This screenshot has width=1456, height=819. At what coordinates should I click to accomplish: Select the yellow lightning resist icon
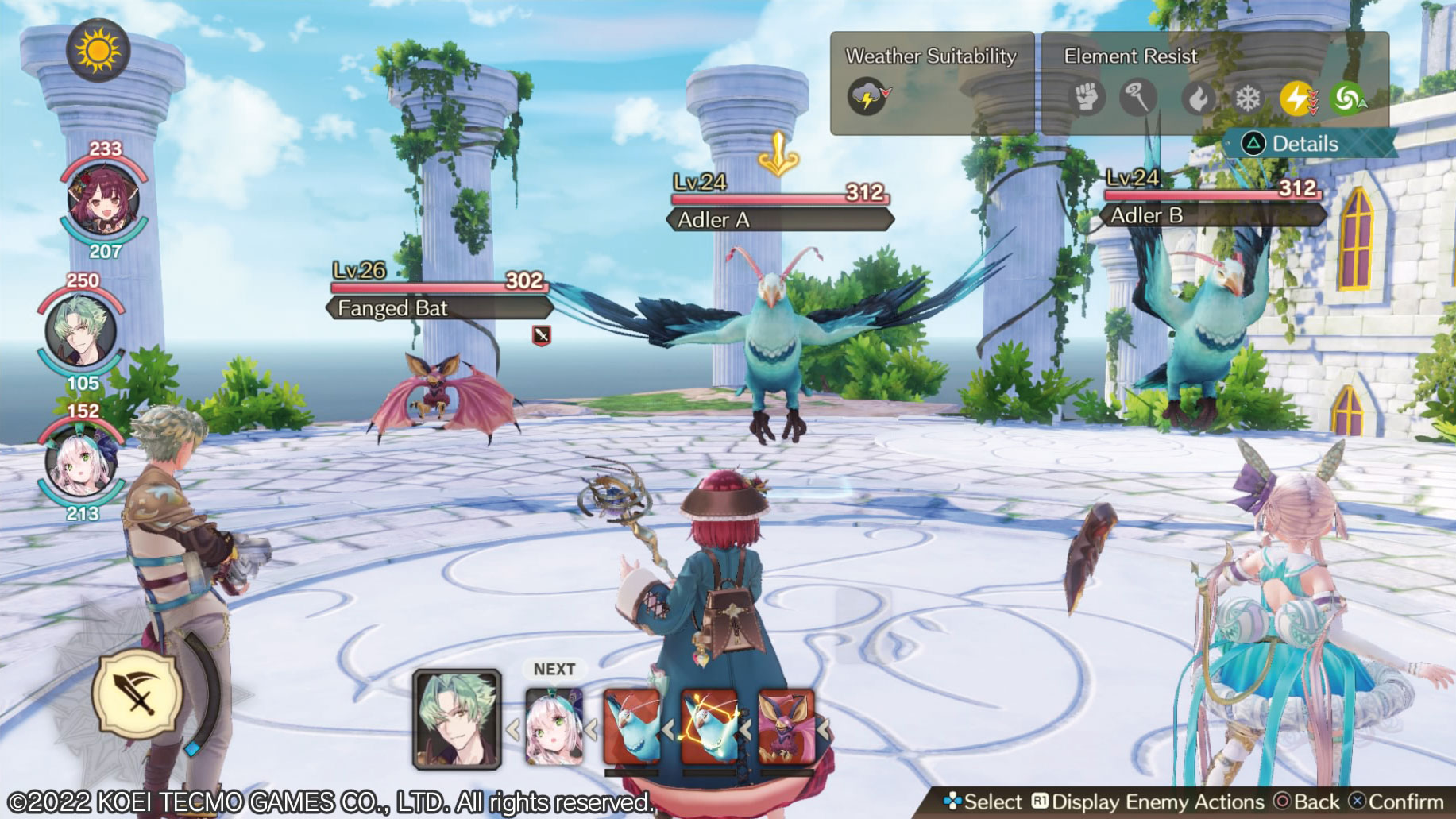coord(1297,99)
